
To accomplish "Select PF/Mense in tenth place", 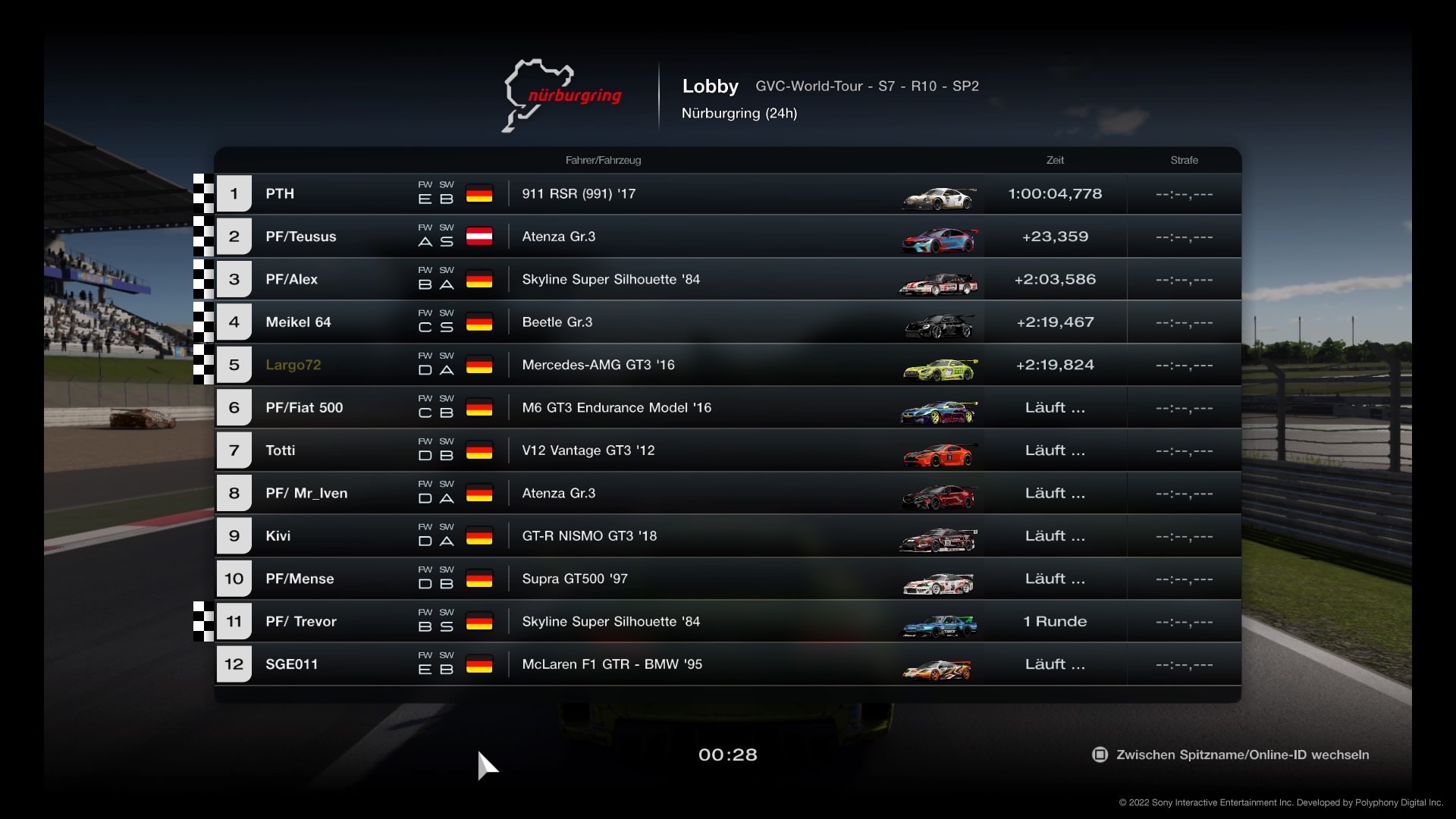I will click(x=728, y=579).
